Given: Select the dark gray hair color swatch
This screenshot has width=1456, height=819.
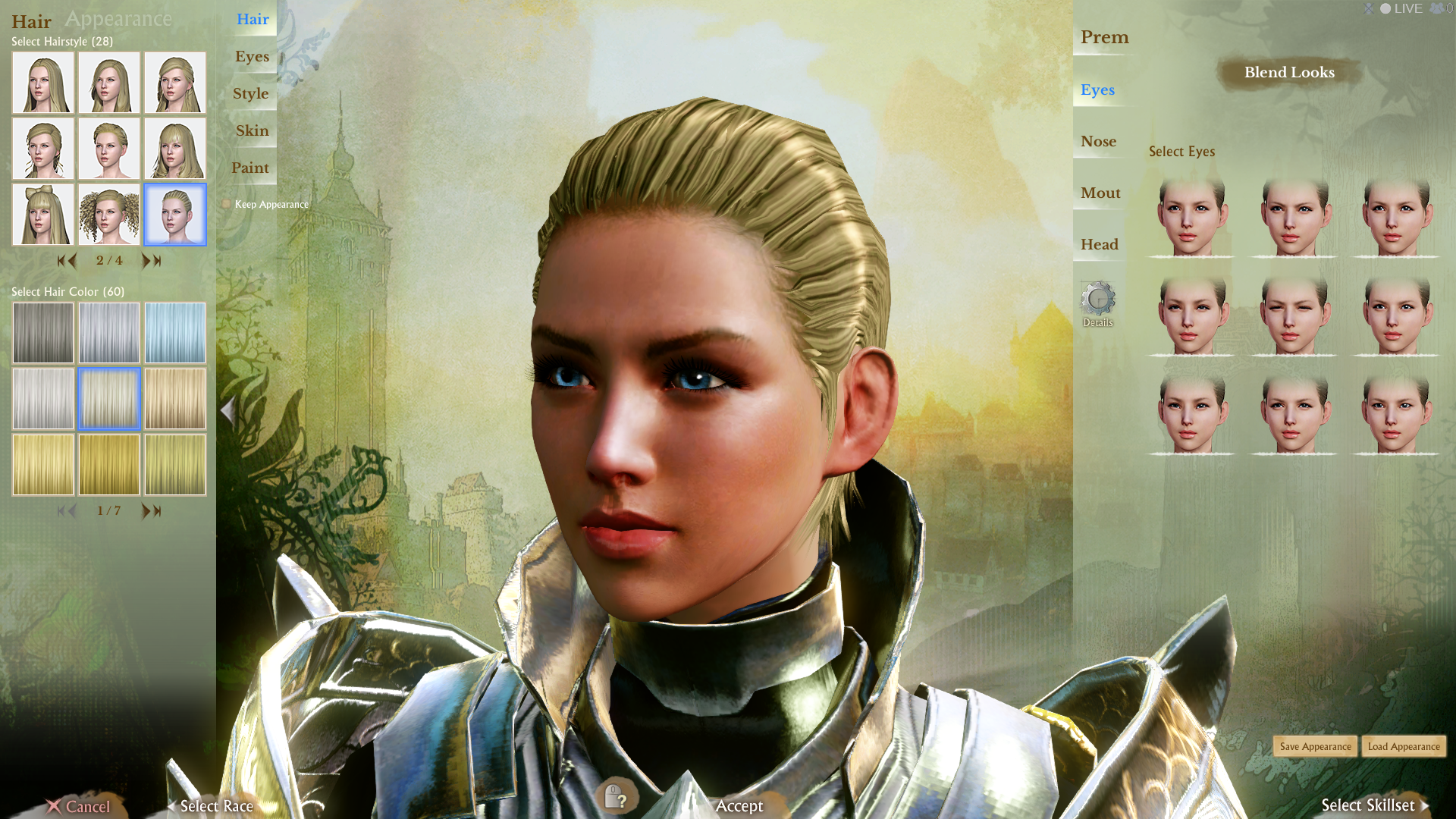Looking at the screenshot, I should [43, 333].
